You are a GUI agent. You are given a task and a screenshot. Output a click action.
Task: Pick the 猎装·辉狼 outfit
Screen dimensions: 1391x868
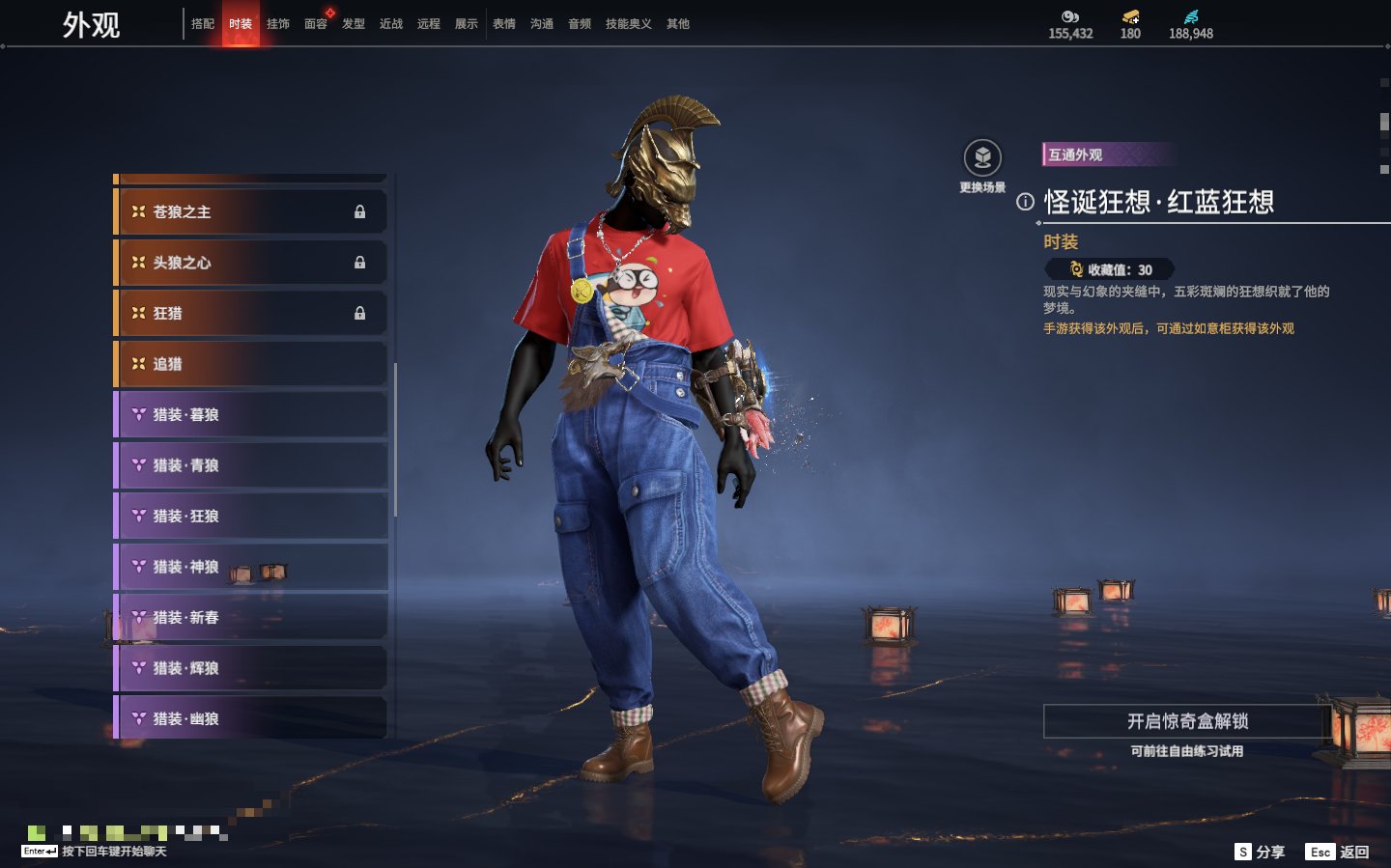[x=251, y=668]
